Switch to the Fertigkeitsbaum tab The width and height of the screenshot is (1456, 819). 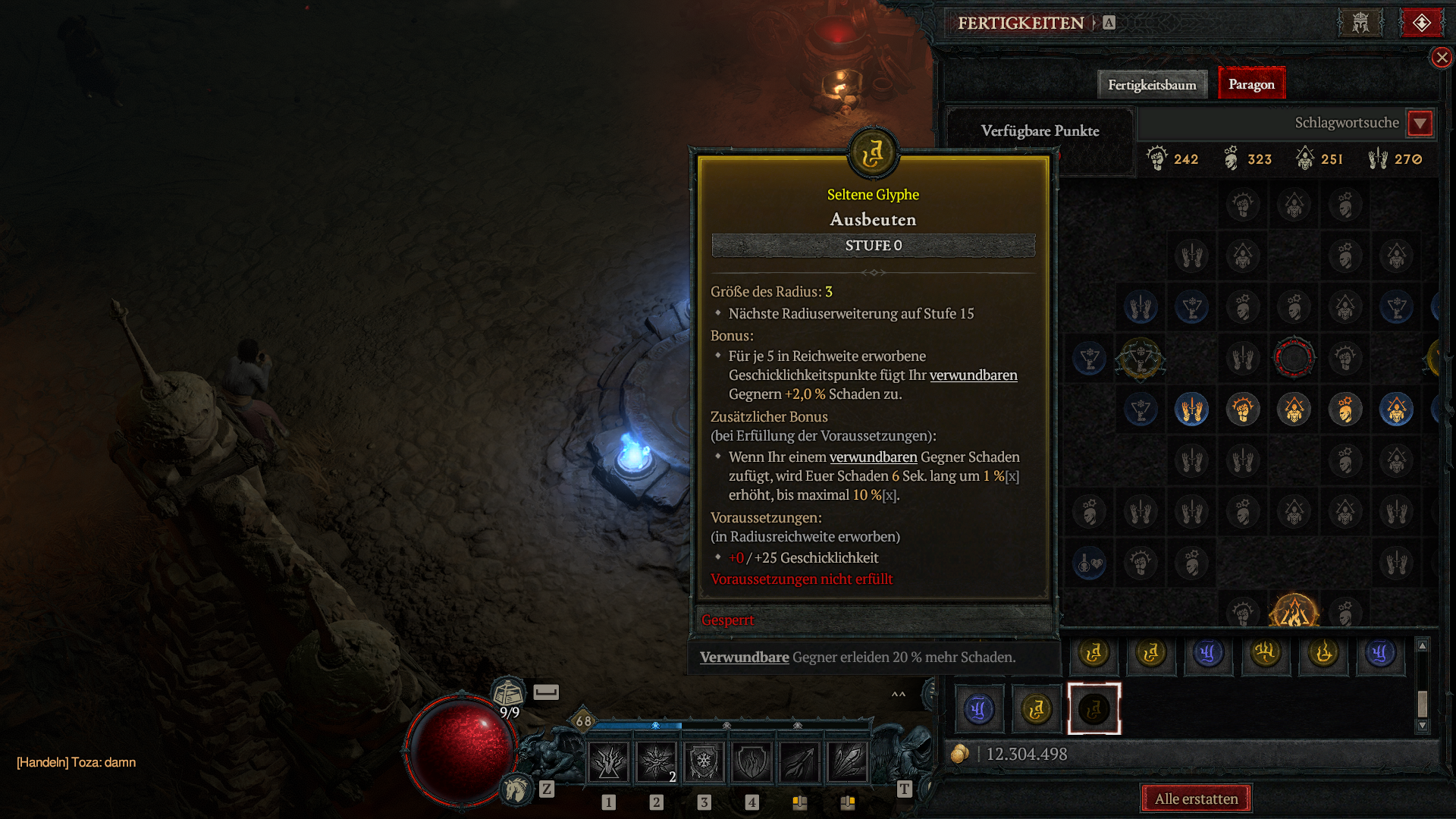[x=1152, y=84]
